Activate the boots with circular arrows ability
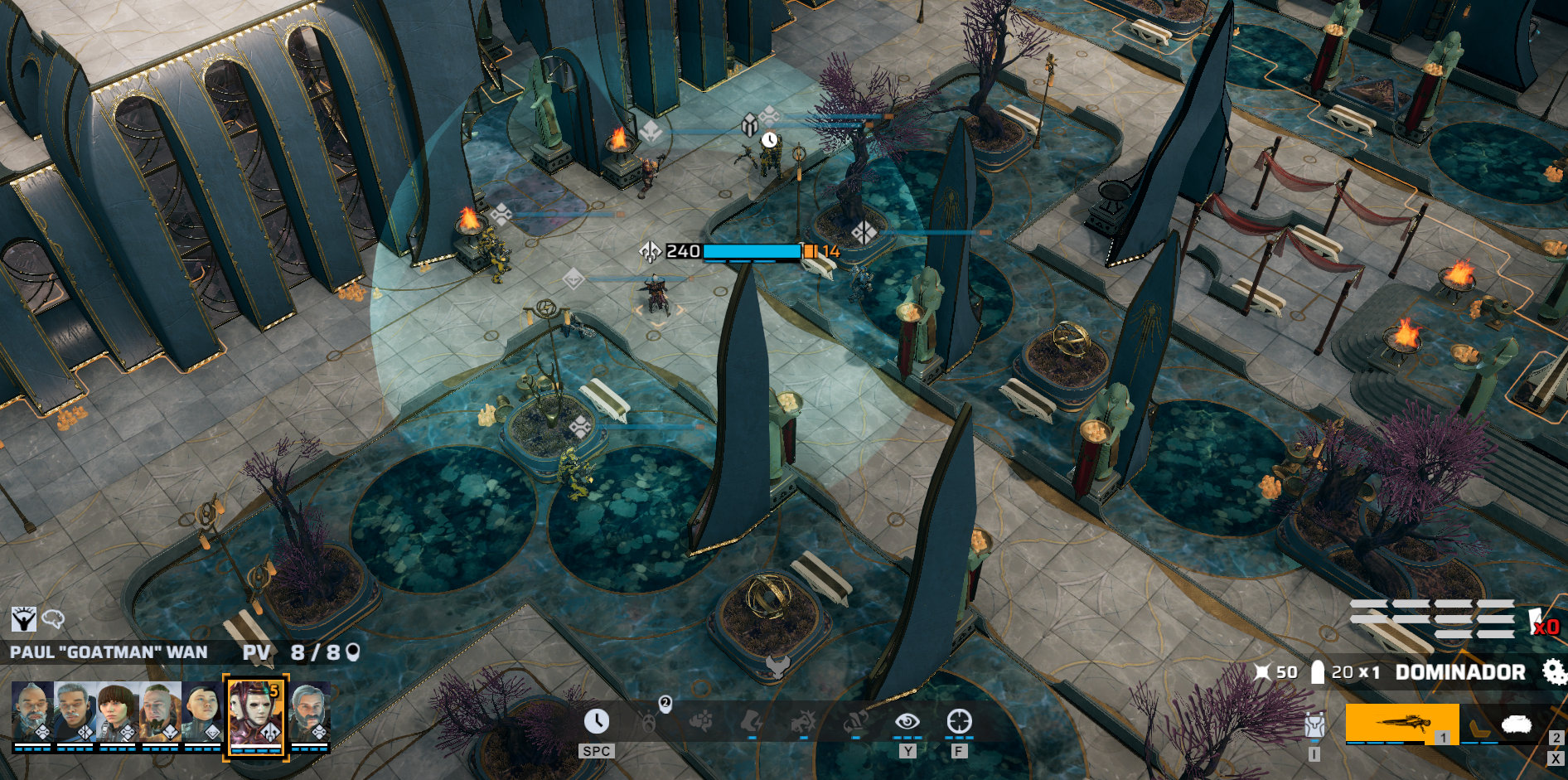1568x780 pixels. 854,721
